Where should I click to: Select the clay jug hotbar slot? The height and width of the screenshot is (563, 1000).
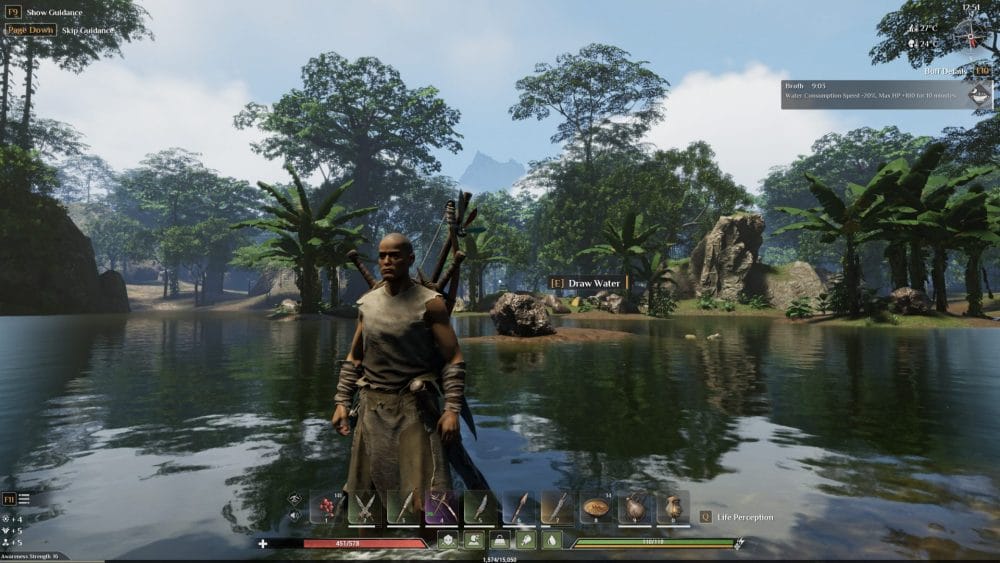coord(673,507)
